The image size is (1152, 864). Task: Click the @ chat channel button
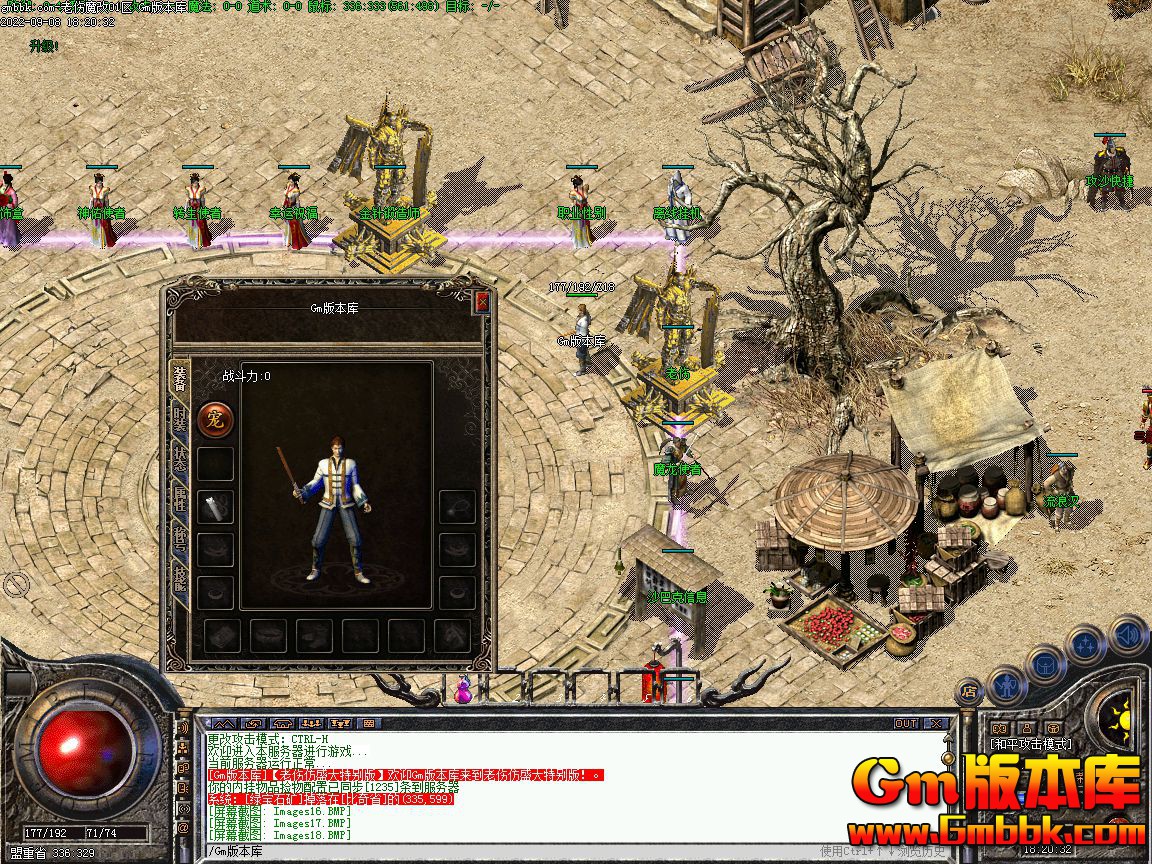tap(183, 829)
